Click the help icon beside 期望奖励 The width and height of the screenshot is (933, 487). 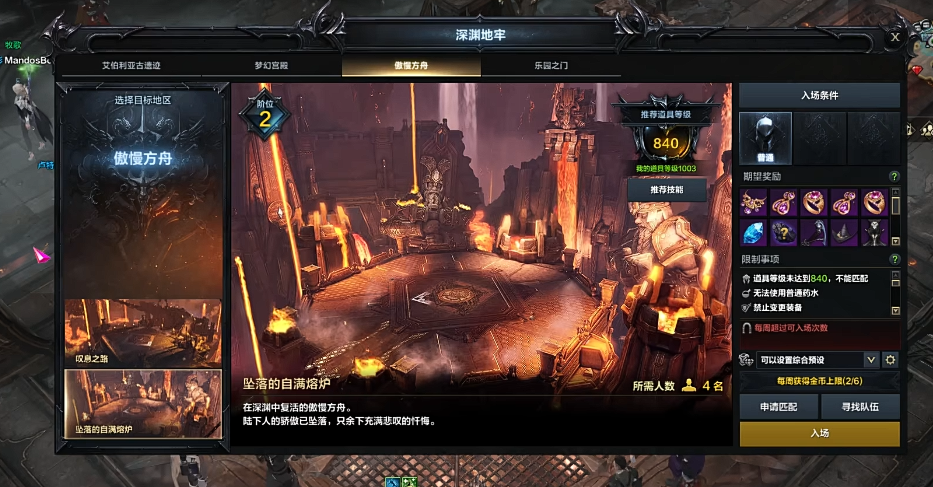[894, 177]
